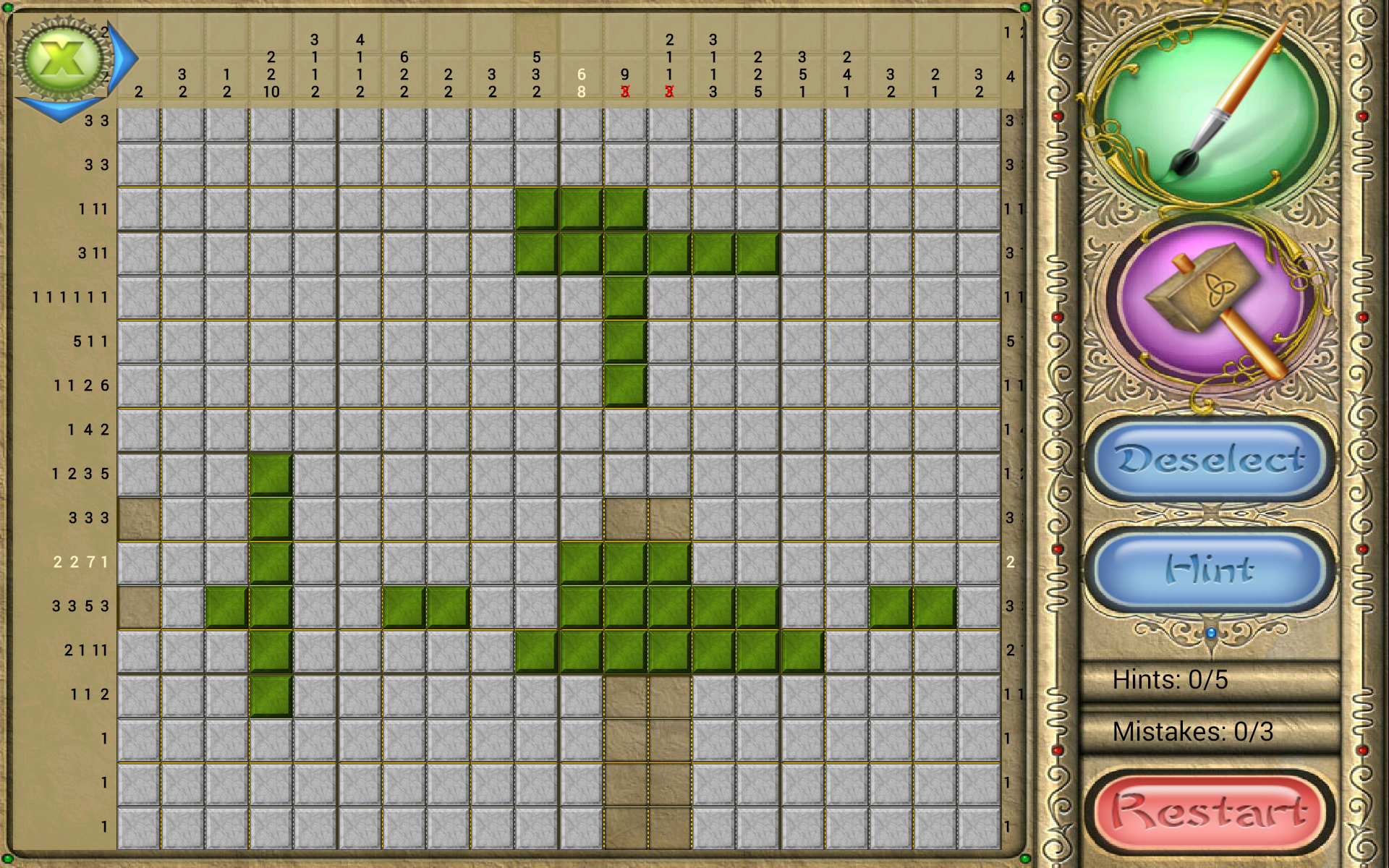Click the Hints: 0/5 counter panel
1389x868 pixels.
[1210, 680]
